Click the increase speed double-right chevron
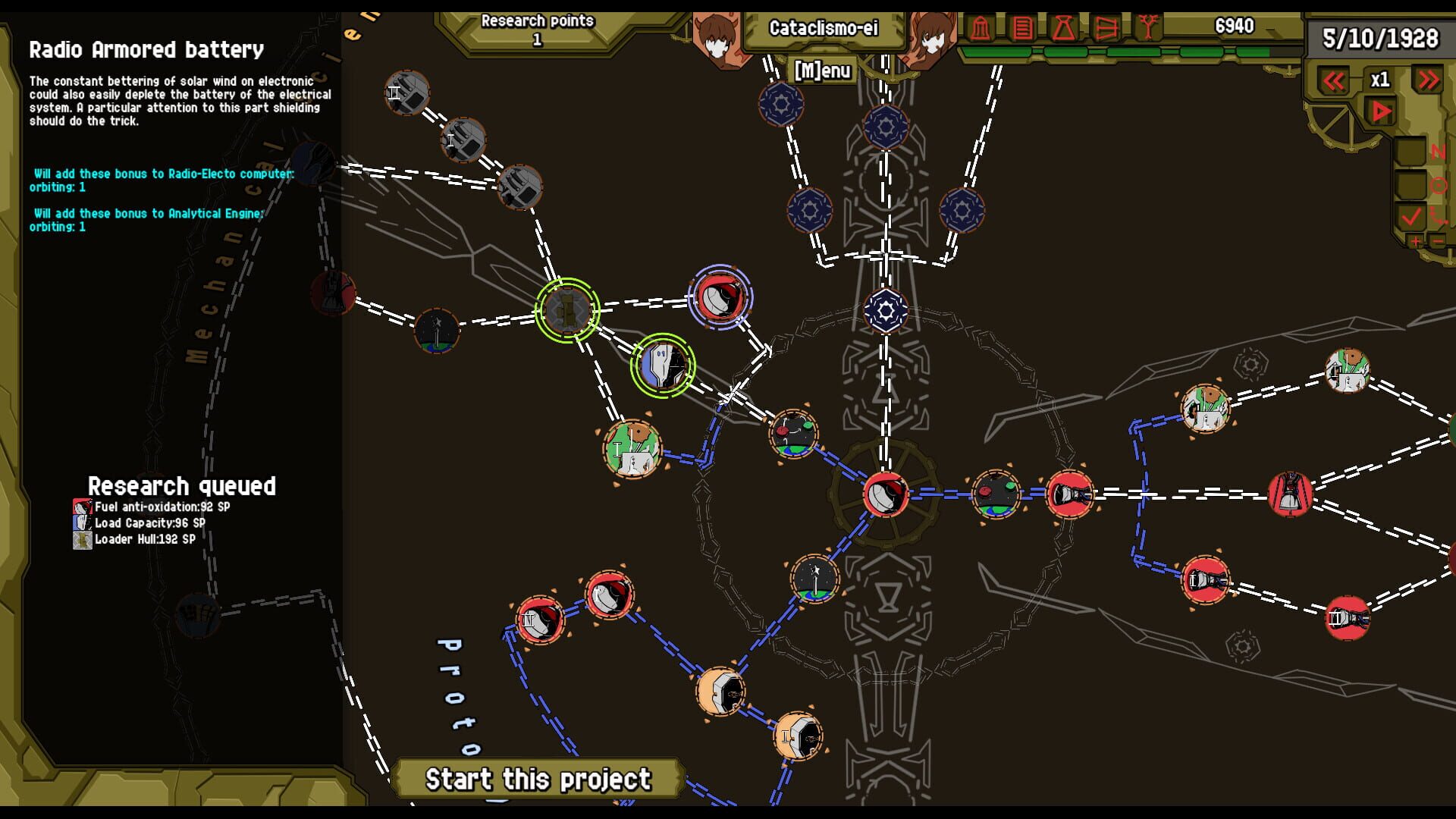This screenshot has width=1456, height=819. coord(1430,79)
